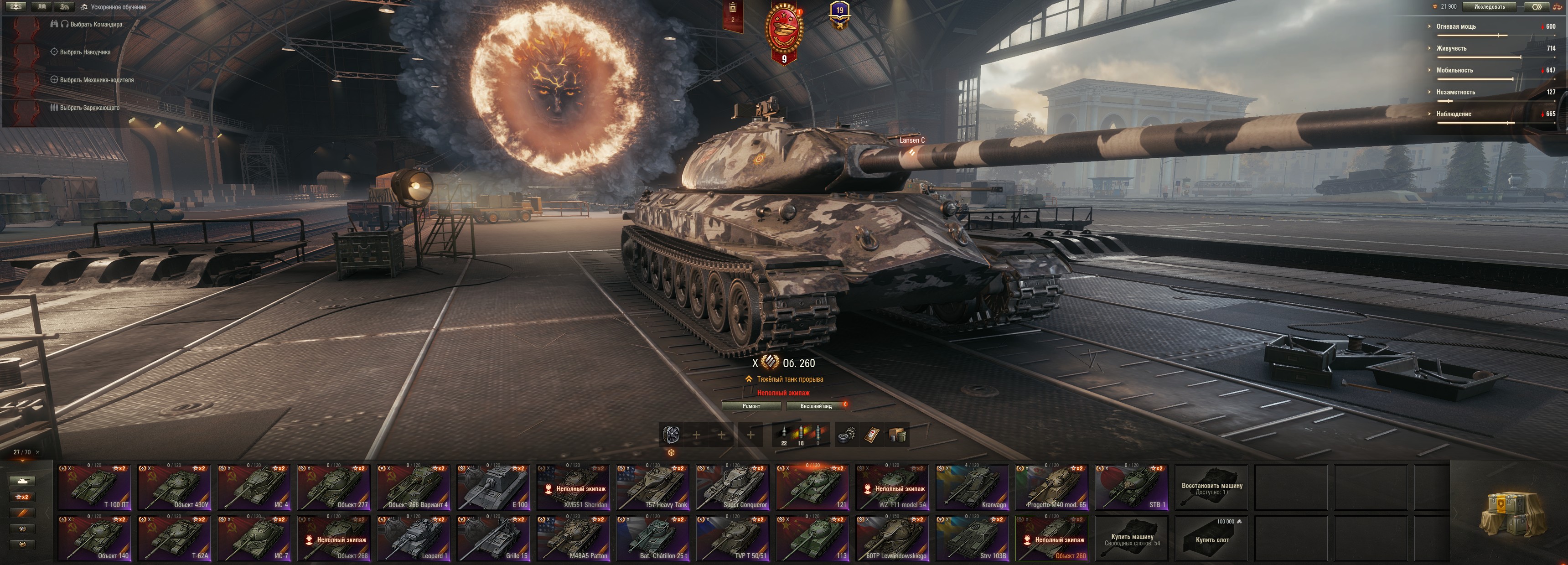Select the T-100 ЛТ tank in carousel
The width and height of the screenshot is (1568, 565).
coord(94,487)
